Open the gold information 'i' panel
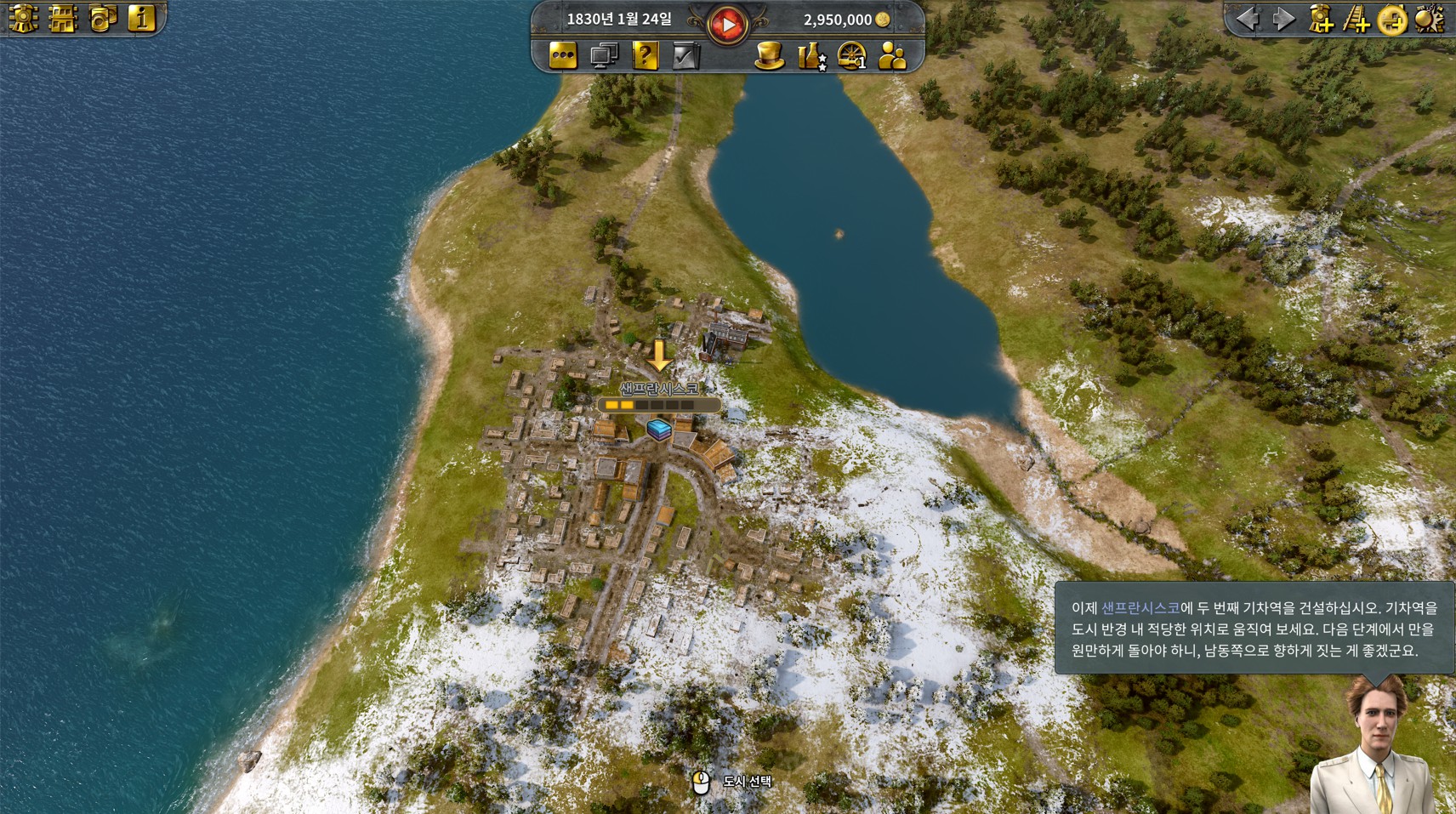This screenshot has width=1456, height=814. click(x=141, y=18)
